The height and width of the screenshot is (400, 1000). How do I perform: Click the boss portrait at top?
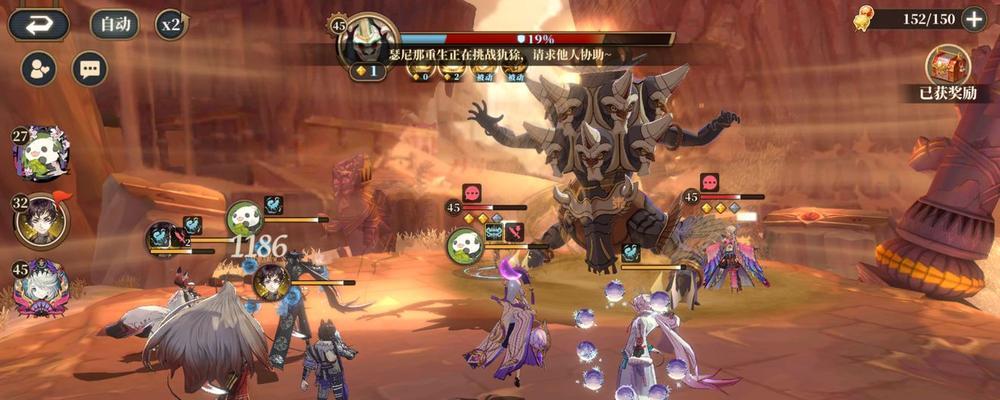pyautogui.click(x=367, y=42)
